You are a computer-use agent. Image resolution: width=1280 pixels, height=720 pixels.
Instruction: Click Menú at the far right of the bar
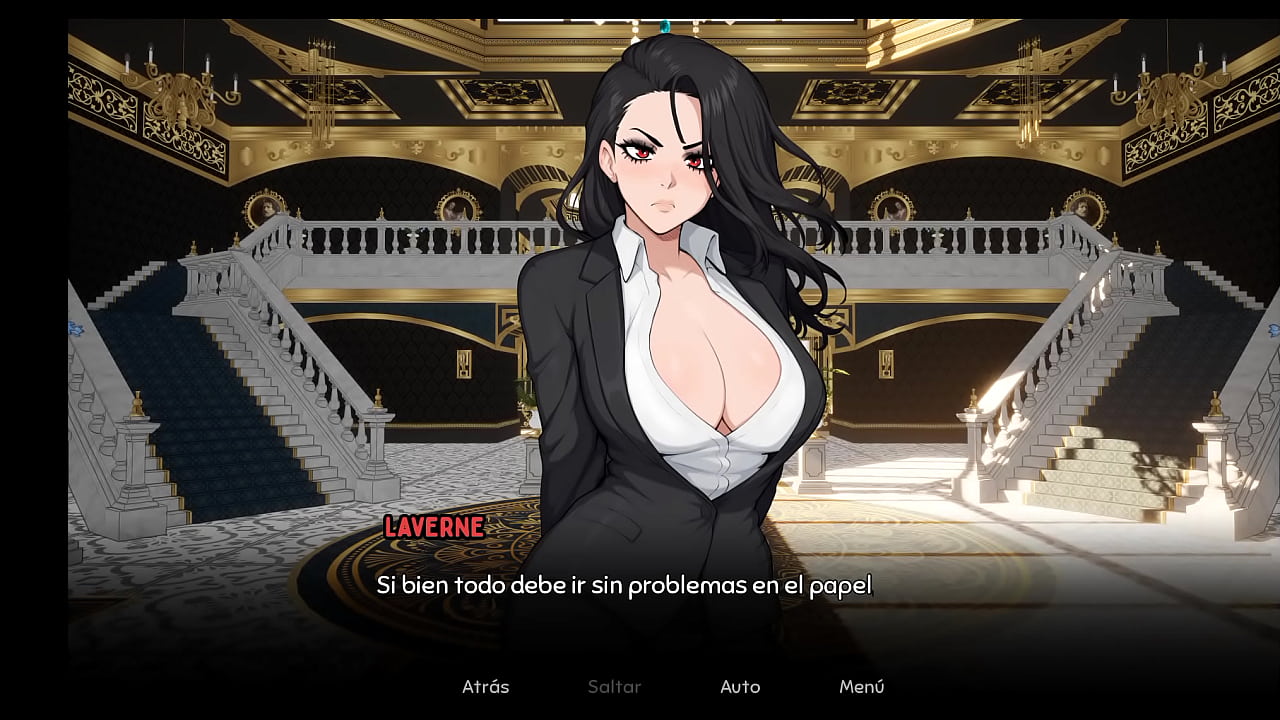(x=863, y=687)
